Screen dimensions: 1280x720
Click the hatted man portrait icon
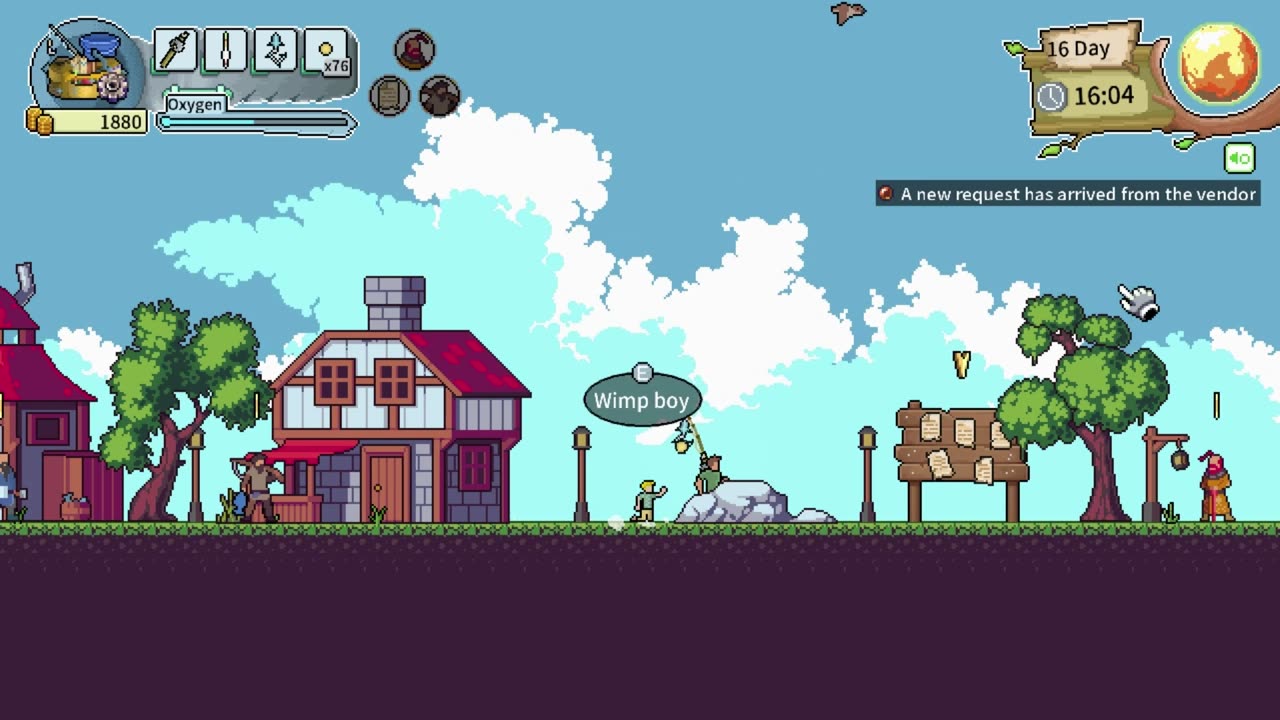pos(439,96)
